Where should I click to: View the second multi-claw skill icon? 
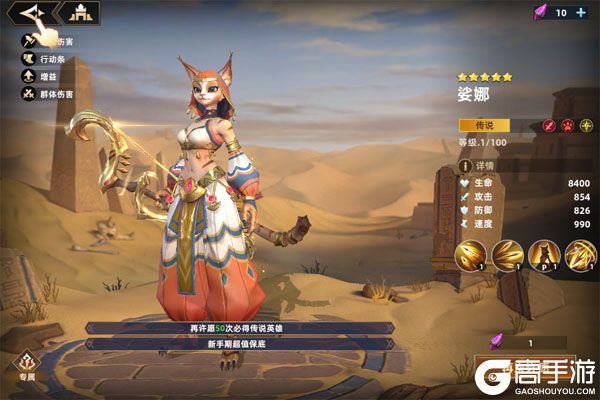[506, 256]
